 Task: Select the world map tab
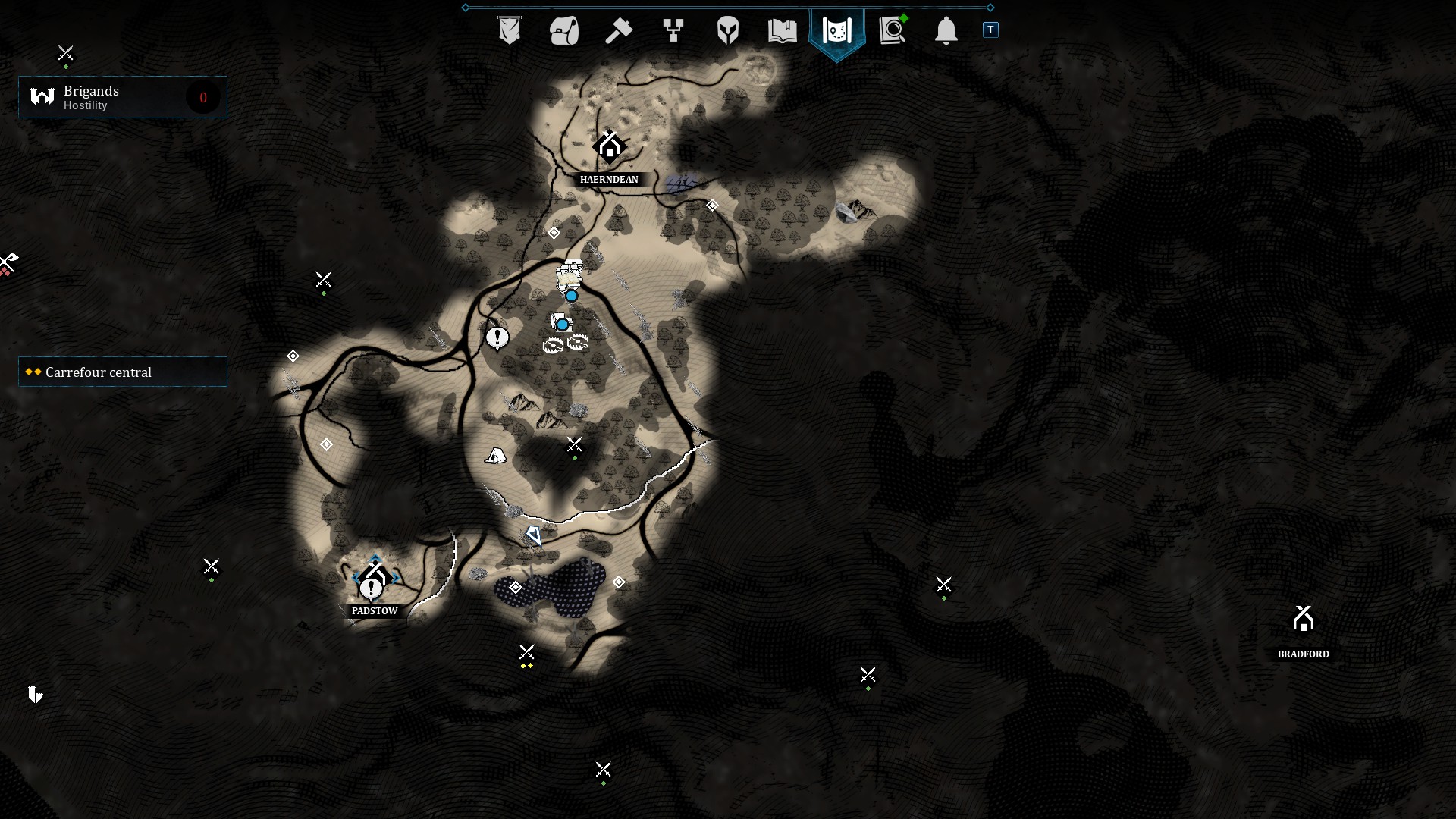click(x=837, y=31)
